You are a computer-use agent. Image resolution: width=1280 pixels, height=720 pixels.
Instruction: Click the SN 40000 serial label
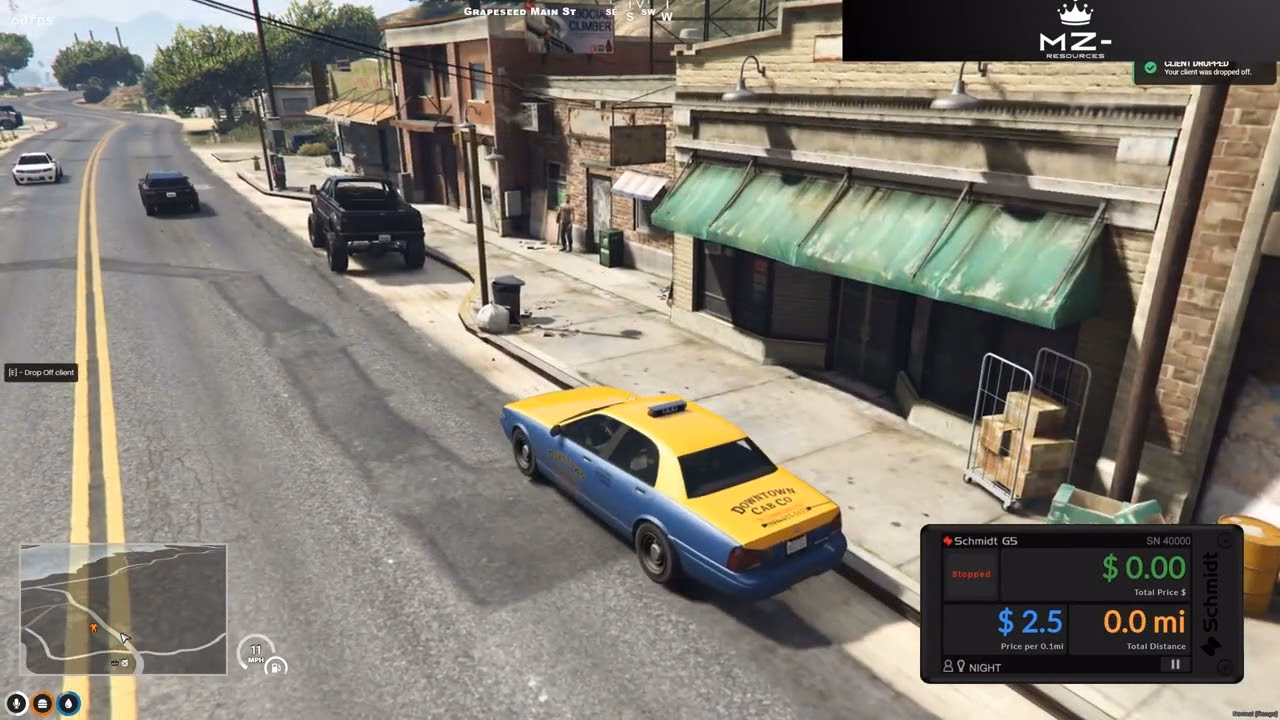coord(1168,541)
